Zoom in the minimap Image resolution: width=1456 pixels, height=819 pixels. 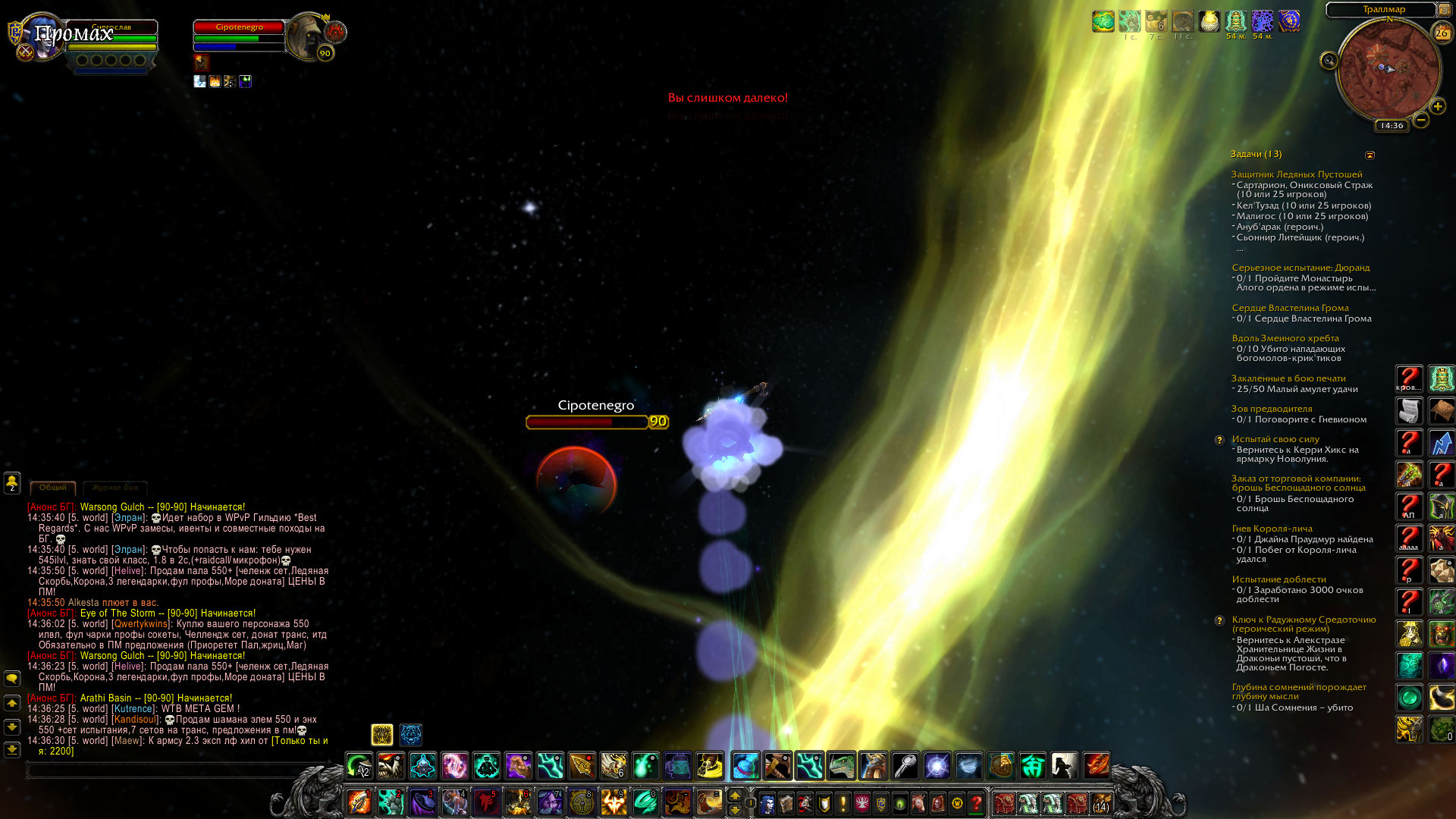[1437, 107]
